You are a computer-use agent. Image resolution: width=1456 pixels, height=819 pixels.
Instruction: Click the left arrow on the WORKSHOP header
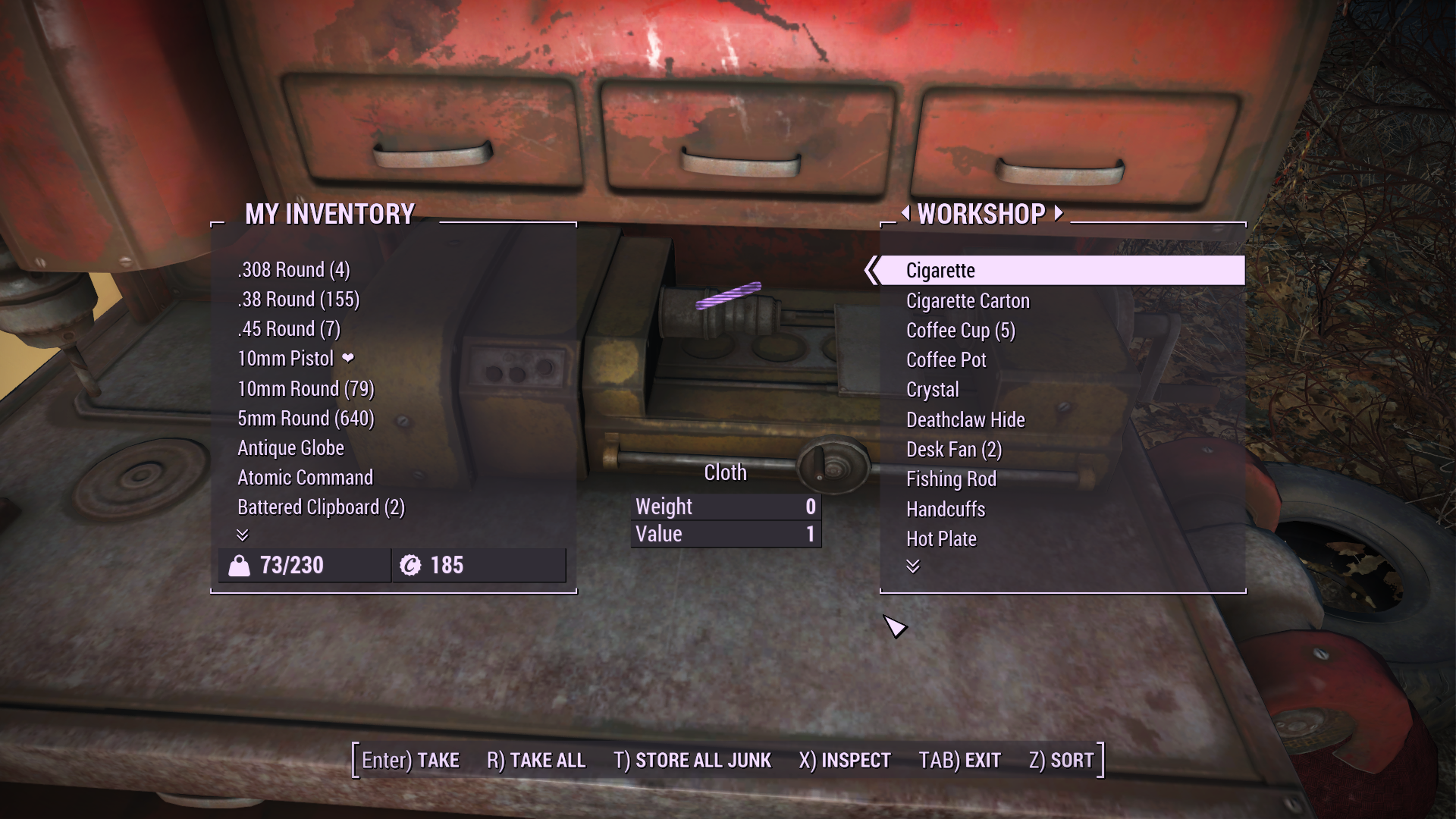click(x=907, y=215)
